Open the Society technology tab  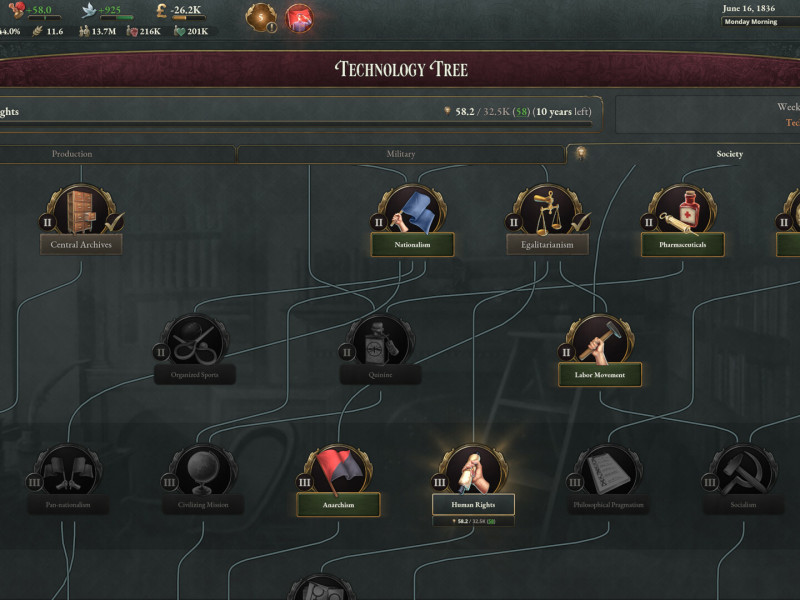pyautogui.click(x=729, y=154)
